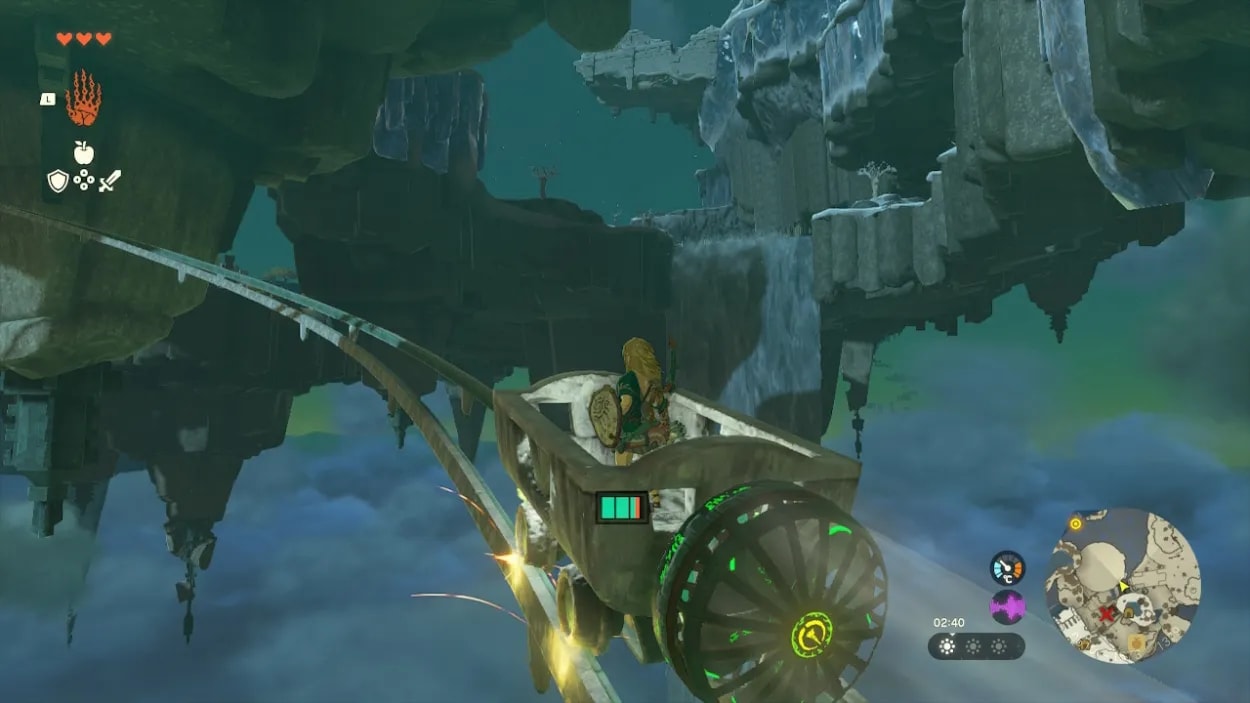Image resolution: width=1250 pixels, height=703 pixels.
Task: Select the apple materials shortcut icon
Action: point(84,151)
